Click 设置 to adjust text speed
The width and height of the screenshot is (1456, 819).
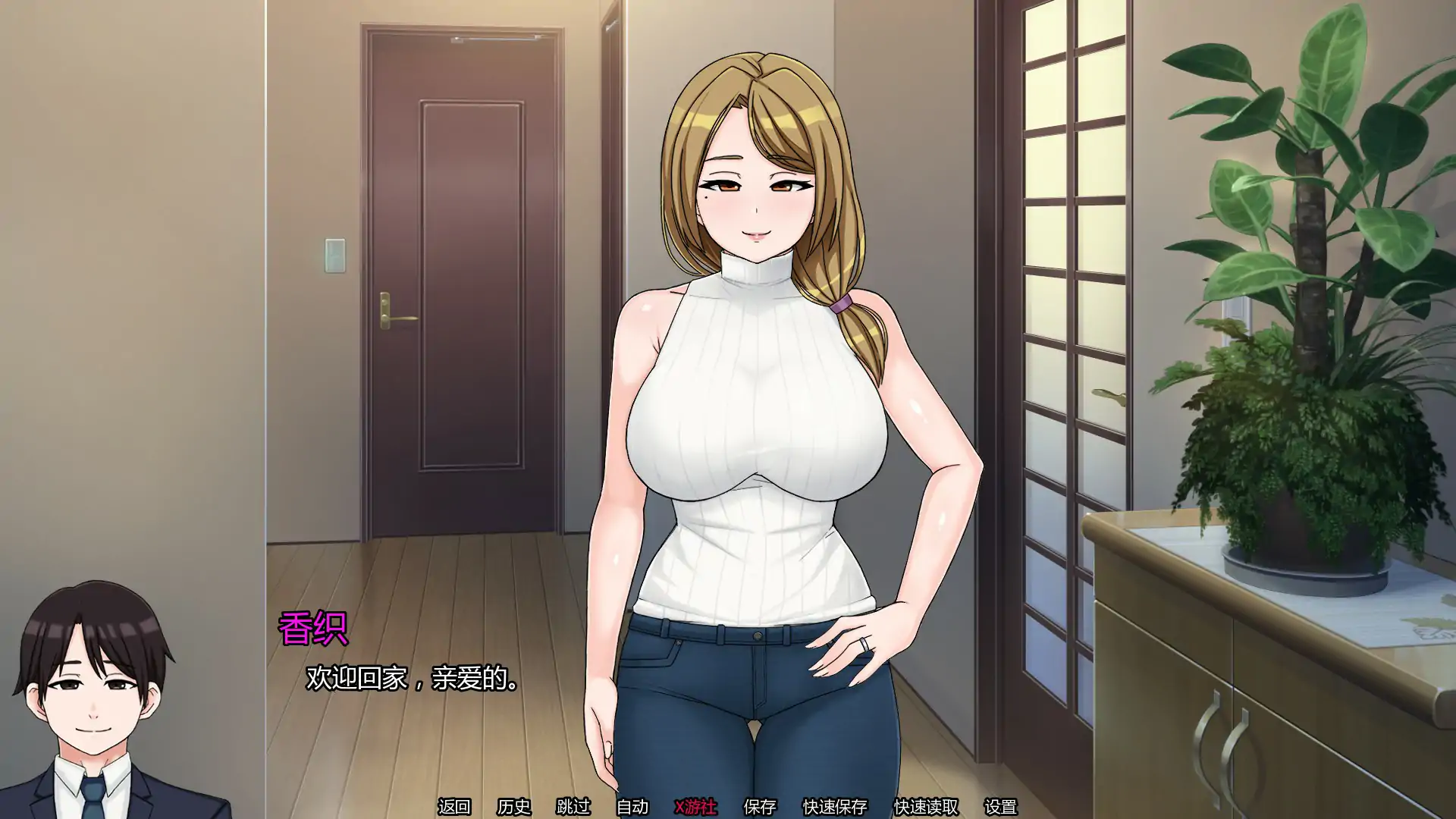click(x=1002, y=808)
